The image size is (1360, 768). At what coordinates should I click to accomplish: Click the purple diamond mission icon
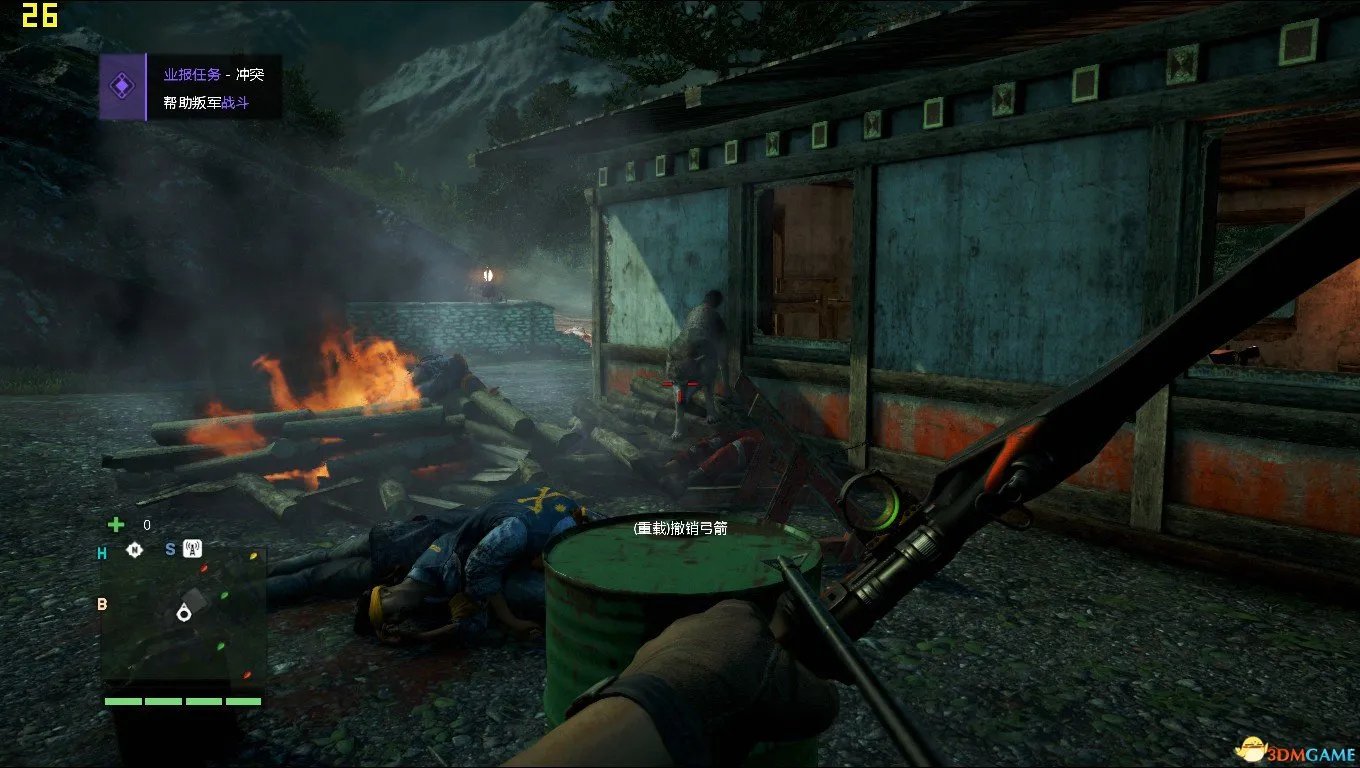click(122, 88)
